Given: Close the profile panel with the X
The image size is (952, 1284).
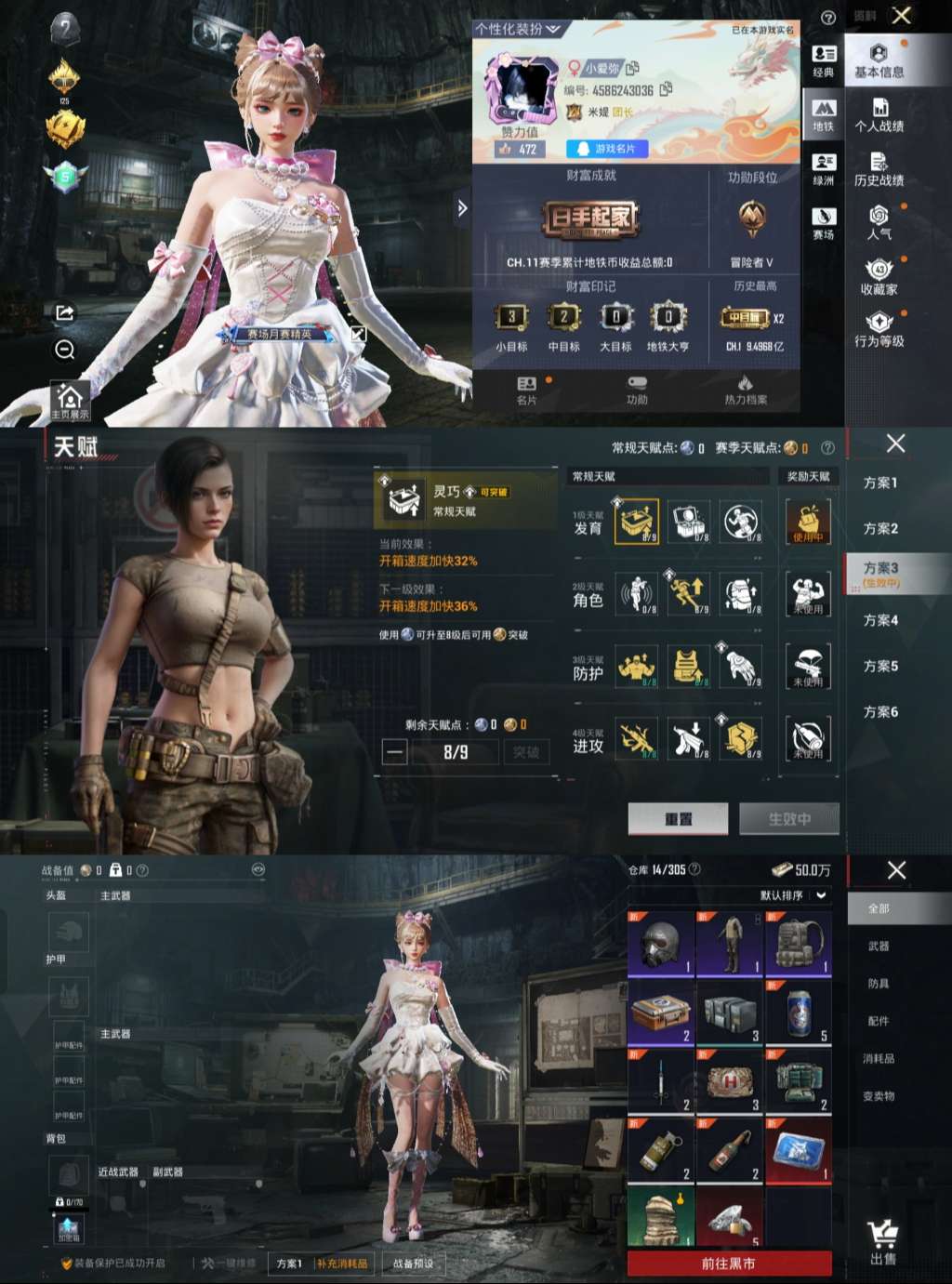Looking at the screenshot, I should 901,16.
